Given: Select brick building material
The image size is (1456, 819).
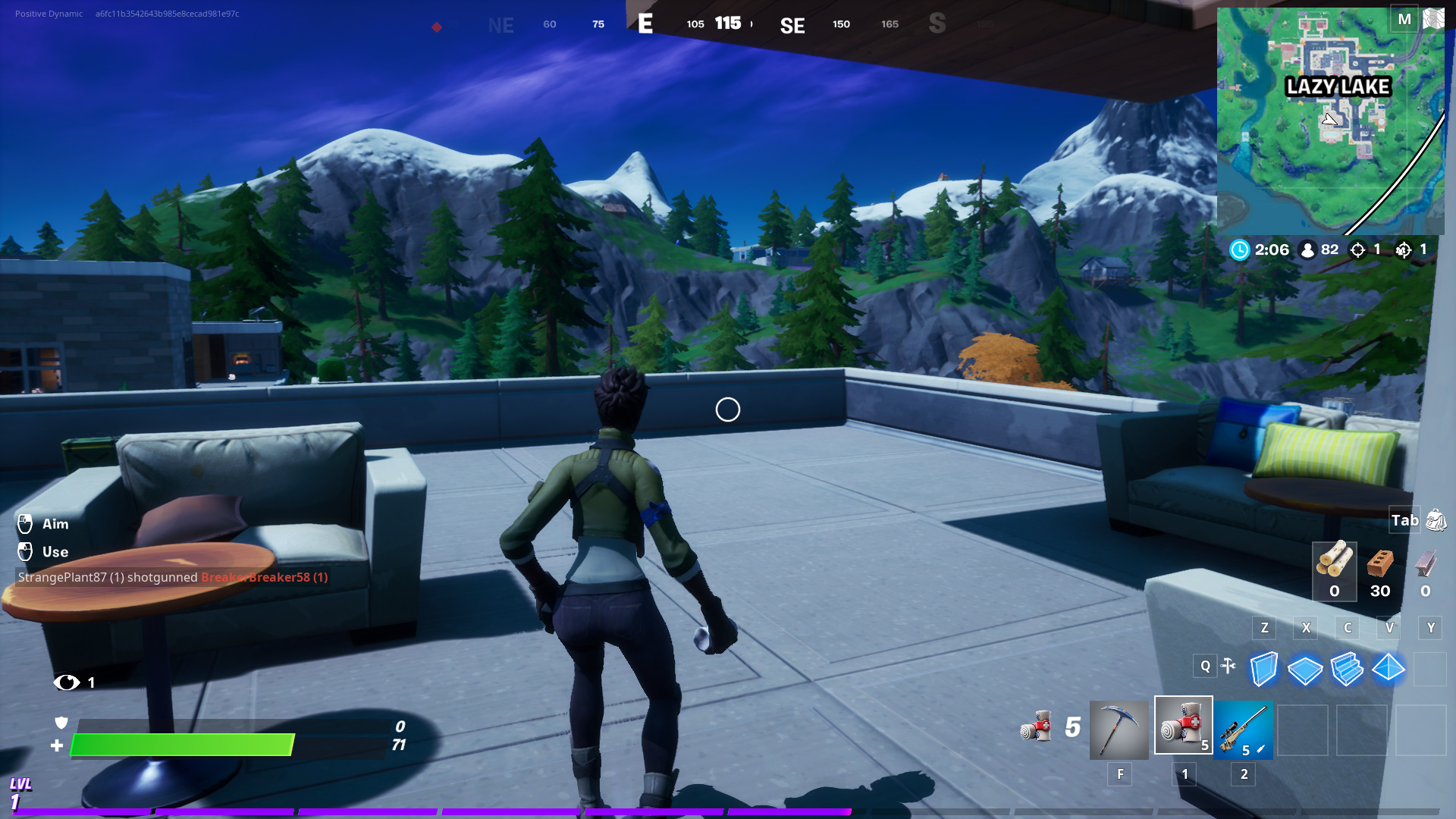Looking at the screenshot, I should pyautogui.click(x=1380, y=570).
